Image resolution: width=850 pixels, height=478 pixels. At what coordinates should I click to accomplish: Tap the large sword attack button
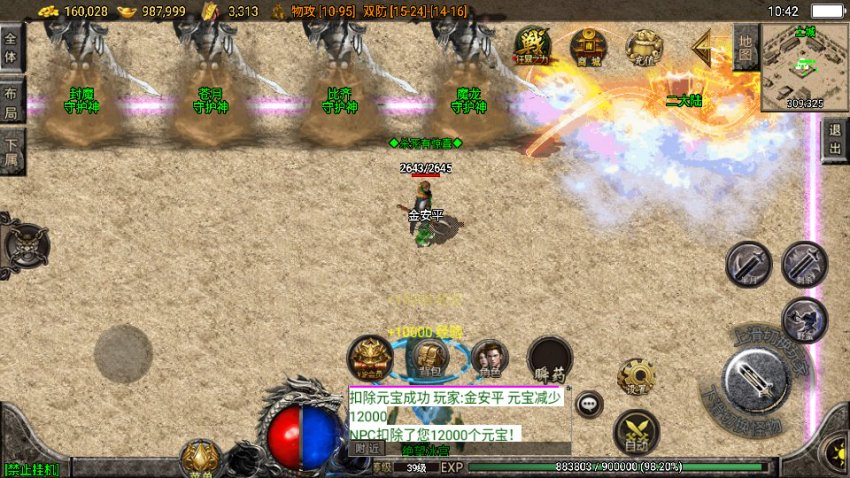(x=758, y=383)
